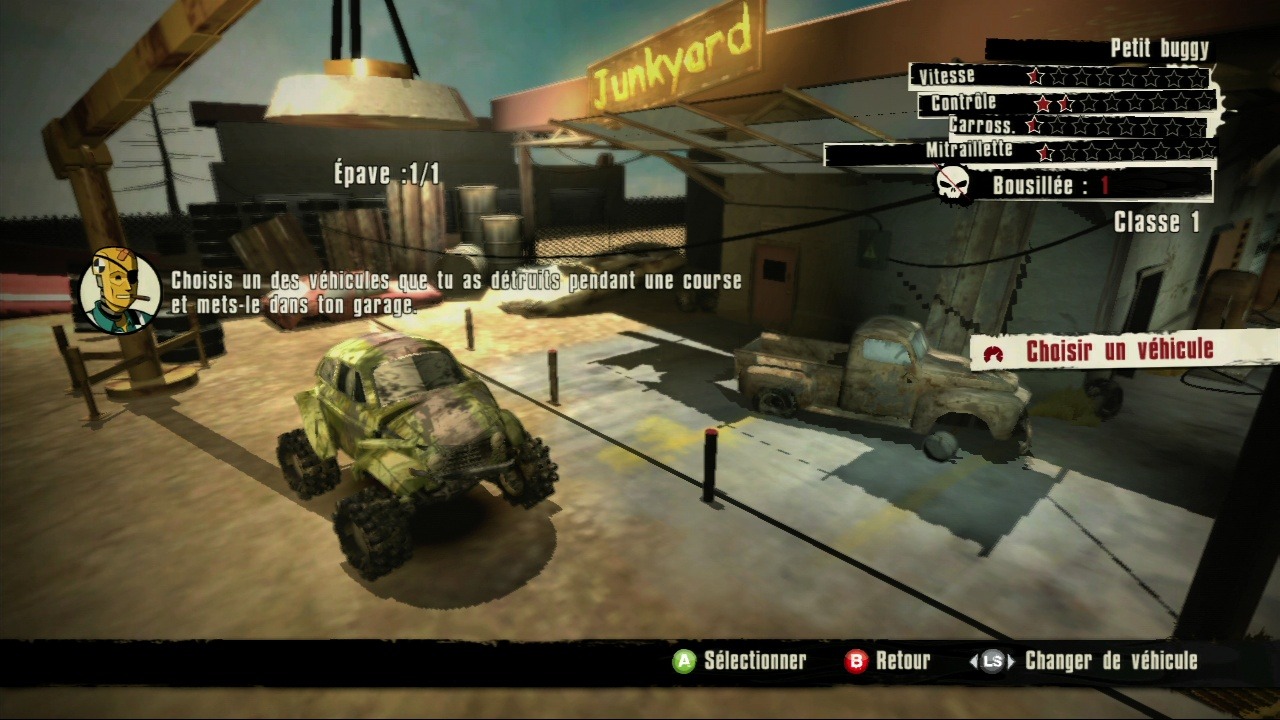
Task: Toggle the first star of Vitesse rating
Action: [1035, 76]
